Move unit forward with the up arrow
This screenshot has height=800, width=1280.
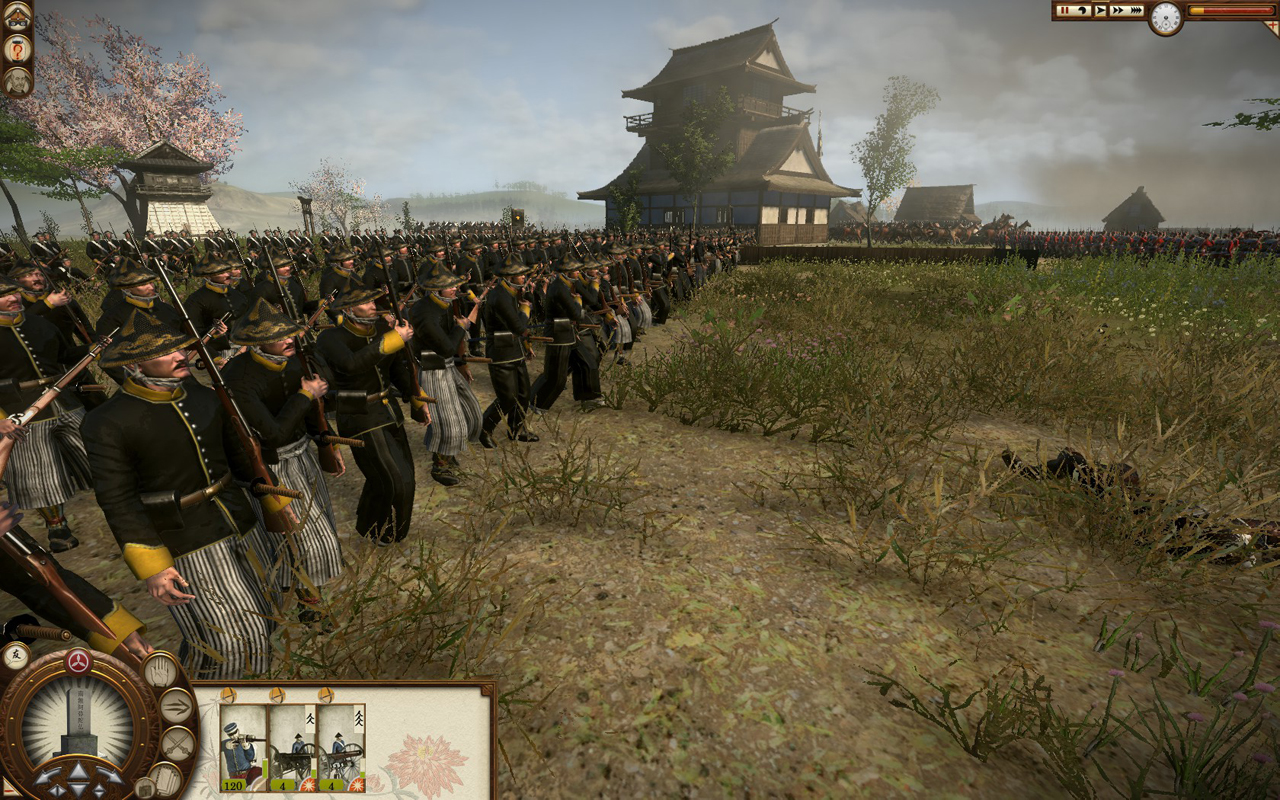[78, 770]
